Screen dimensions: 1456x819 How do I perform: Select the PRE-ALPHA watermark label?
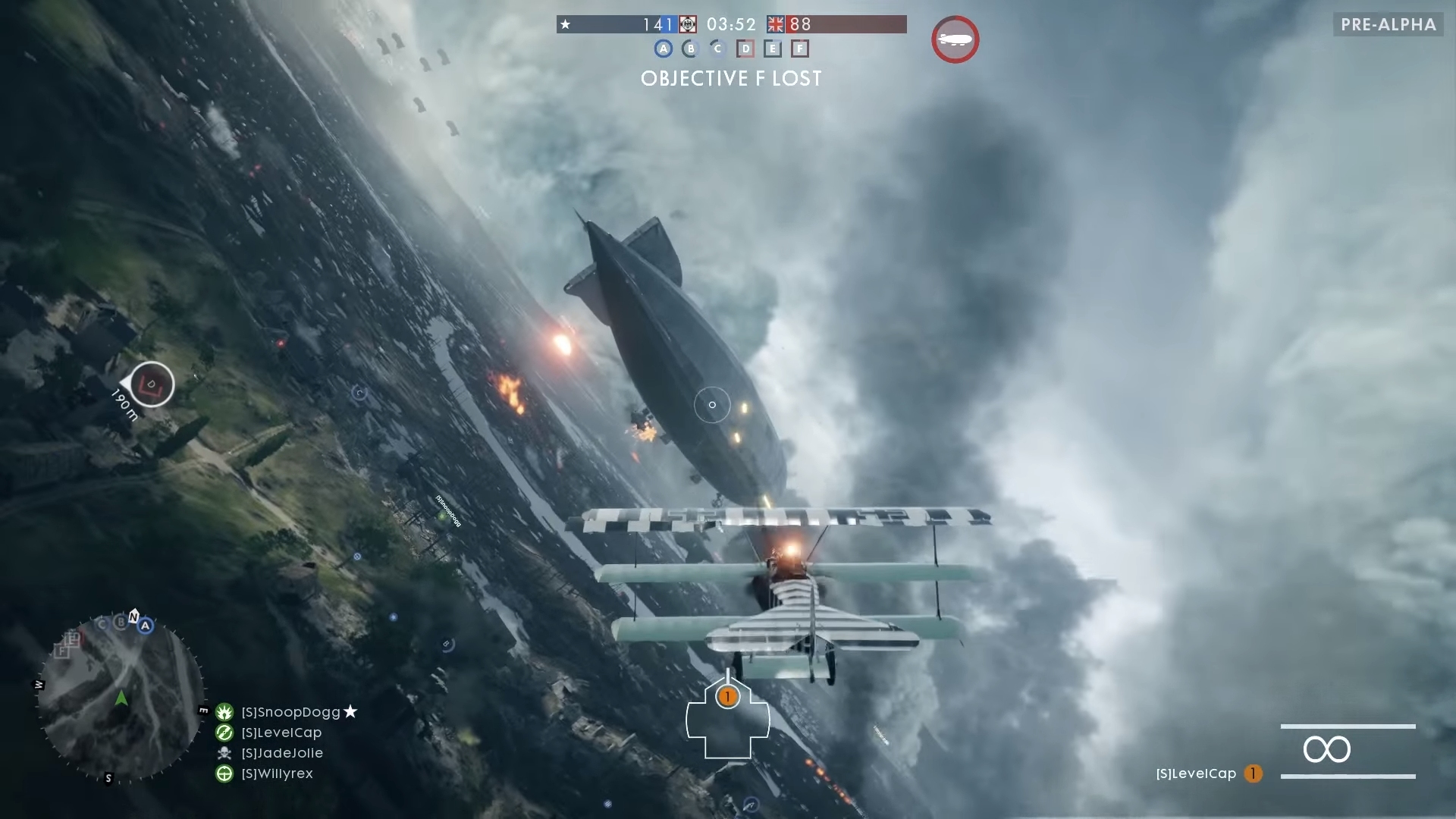[x=1388, y=24]
